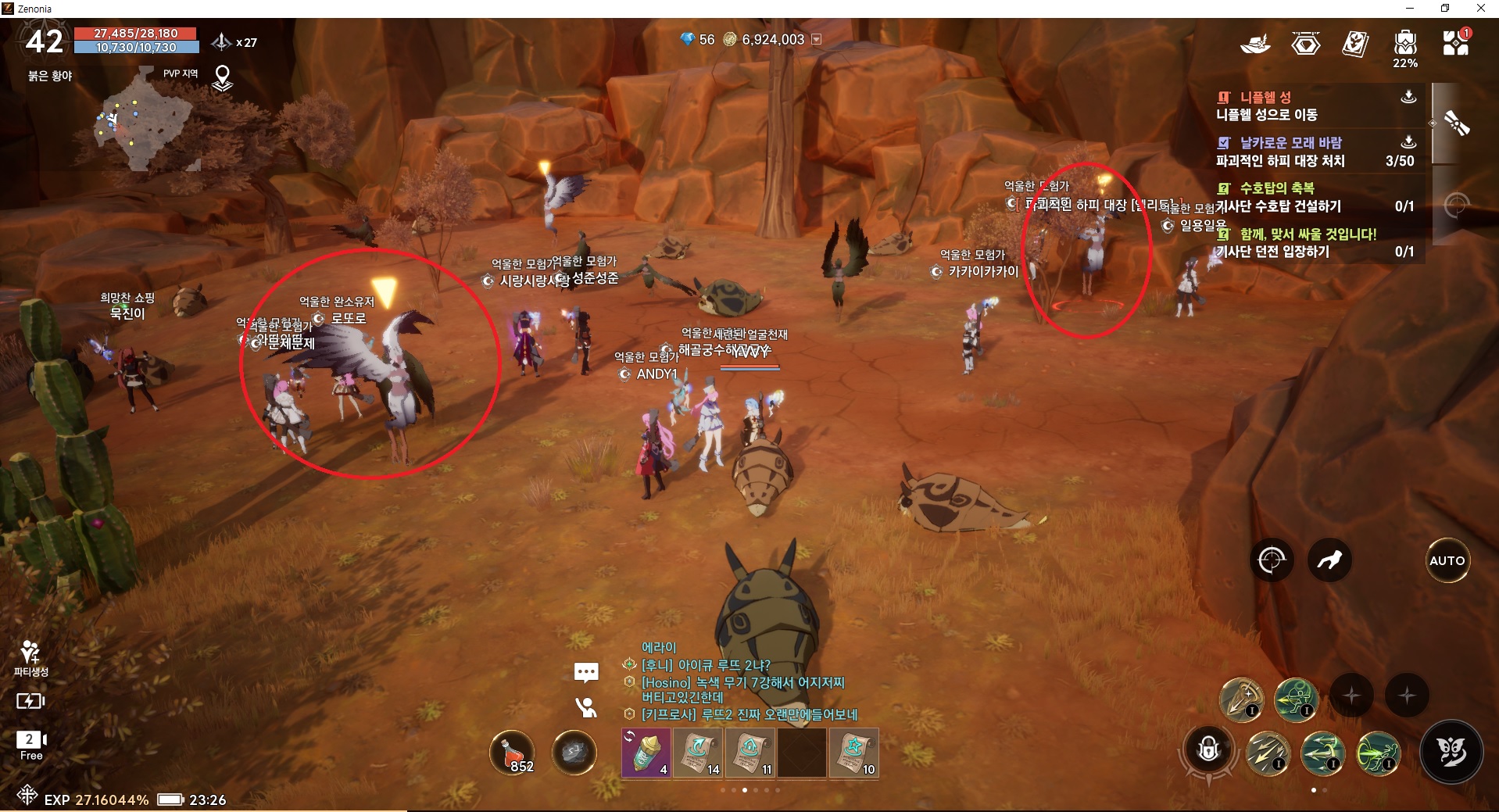This screenshot has width=1499, height=812.
Task: Use the red health potion slot
Action: (513, 752)
